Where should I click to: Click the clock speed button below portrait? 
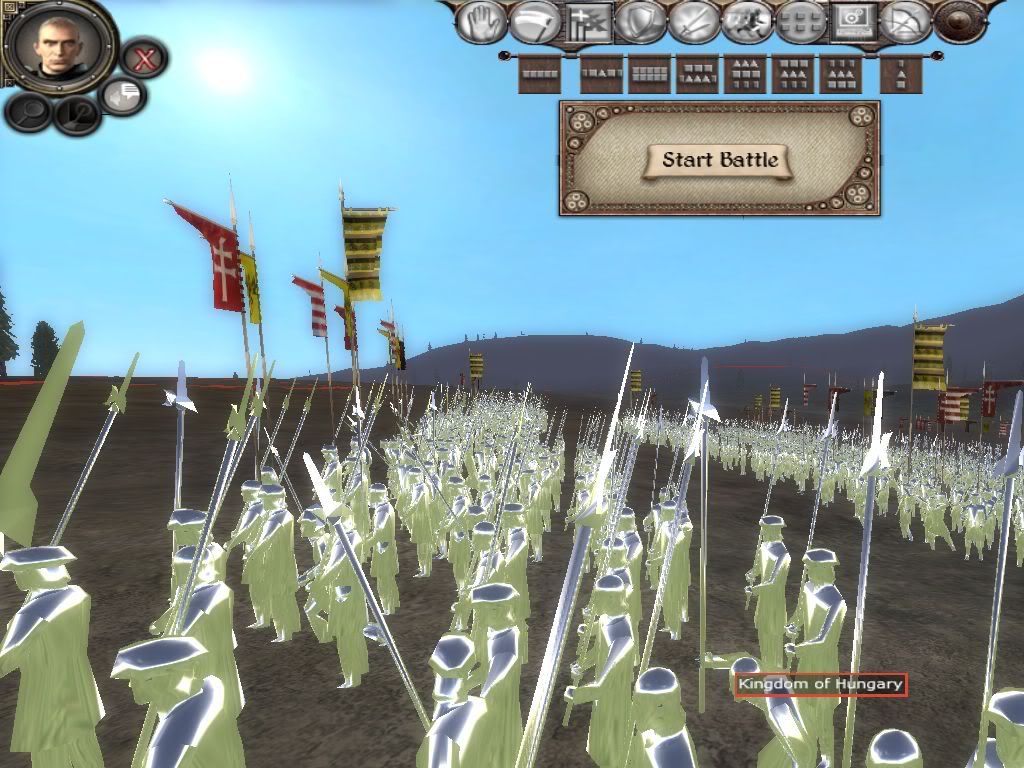click(75, 115)
